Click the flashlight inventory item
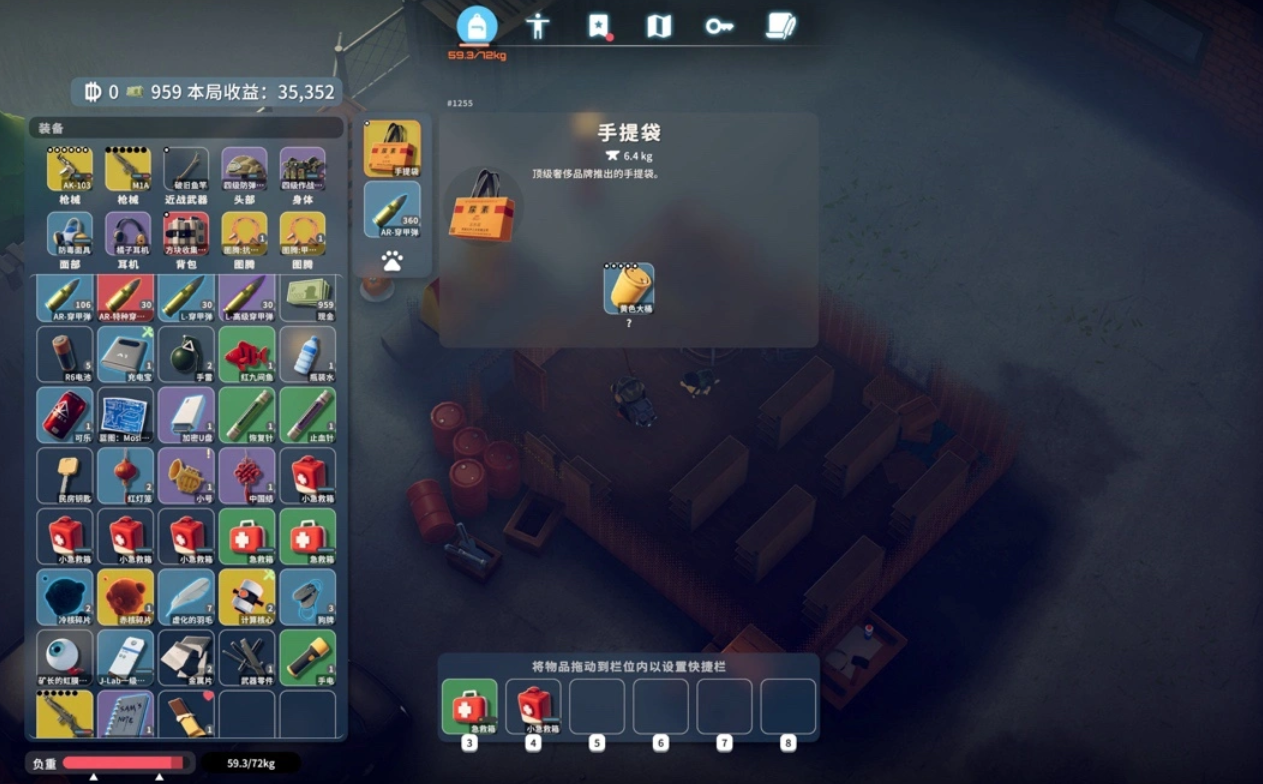Viewport: 1263px width, 784px height. click(x=308, y=657)
